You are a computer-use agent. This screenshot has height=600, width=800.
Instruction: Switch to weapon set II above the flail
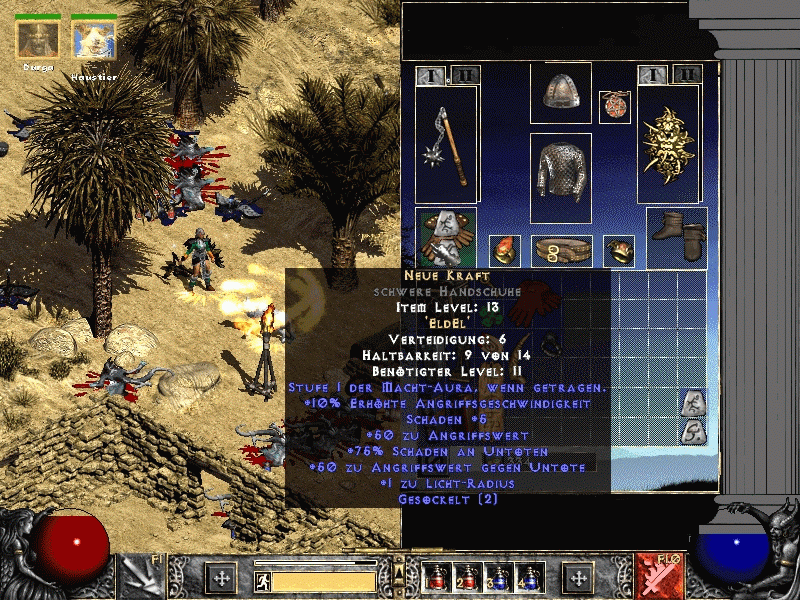tap(464, 74)
